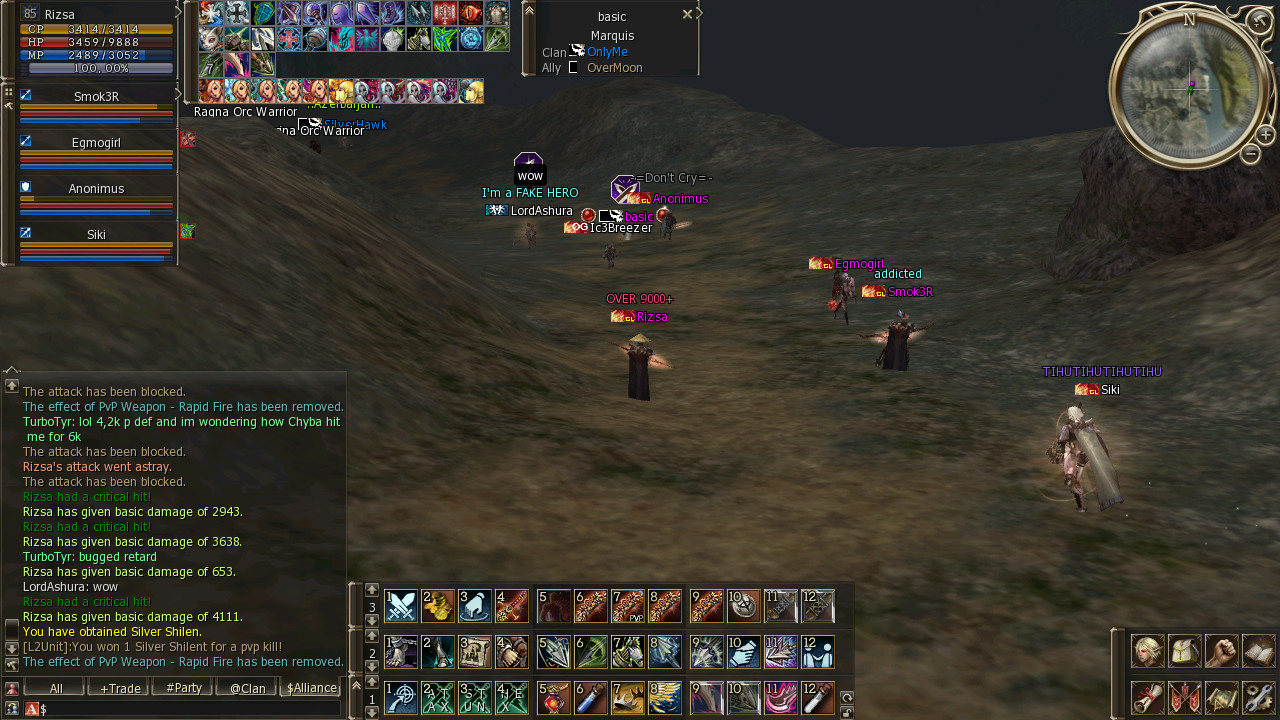This screenshot has width=1280, height=720.
Task: Zoom in the minimap with plus button
Action: tap(1265, 135)
